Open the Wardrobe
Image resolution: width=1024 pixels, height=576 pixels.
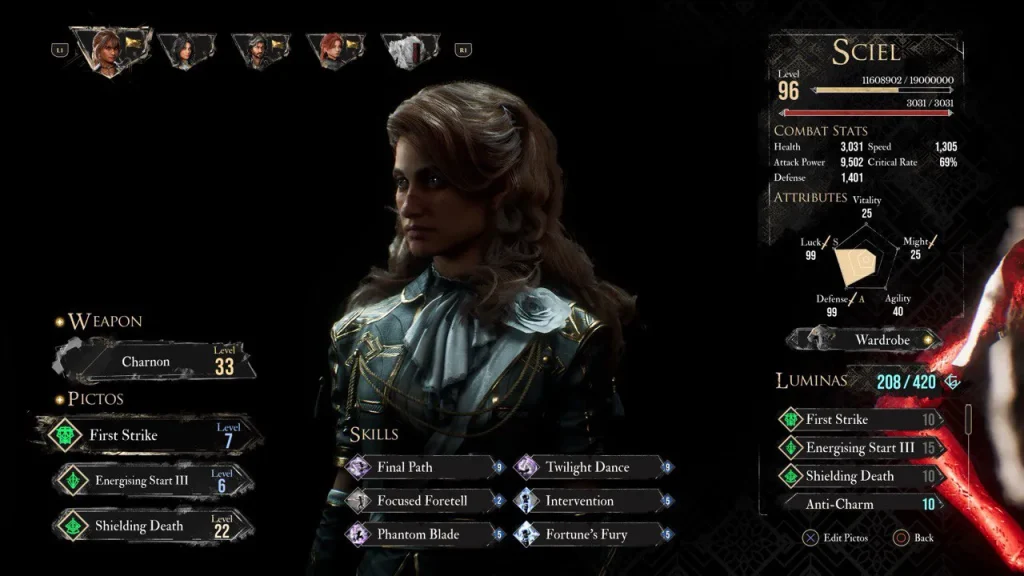coord(865,339)
